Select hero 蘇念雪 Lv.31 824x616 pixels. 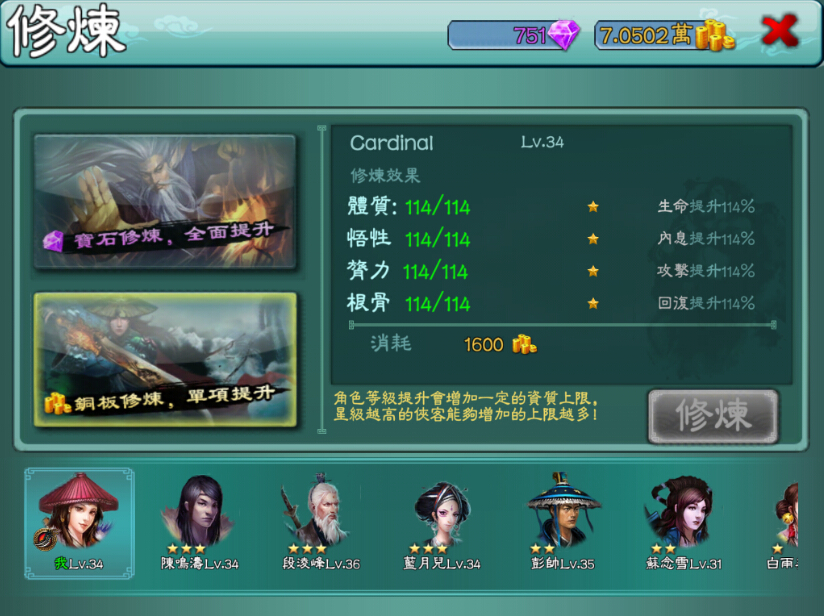pos(683,522)
